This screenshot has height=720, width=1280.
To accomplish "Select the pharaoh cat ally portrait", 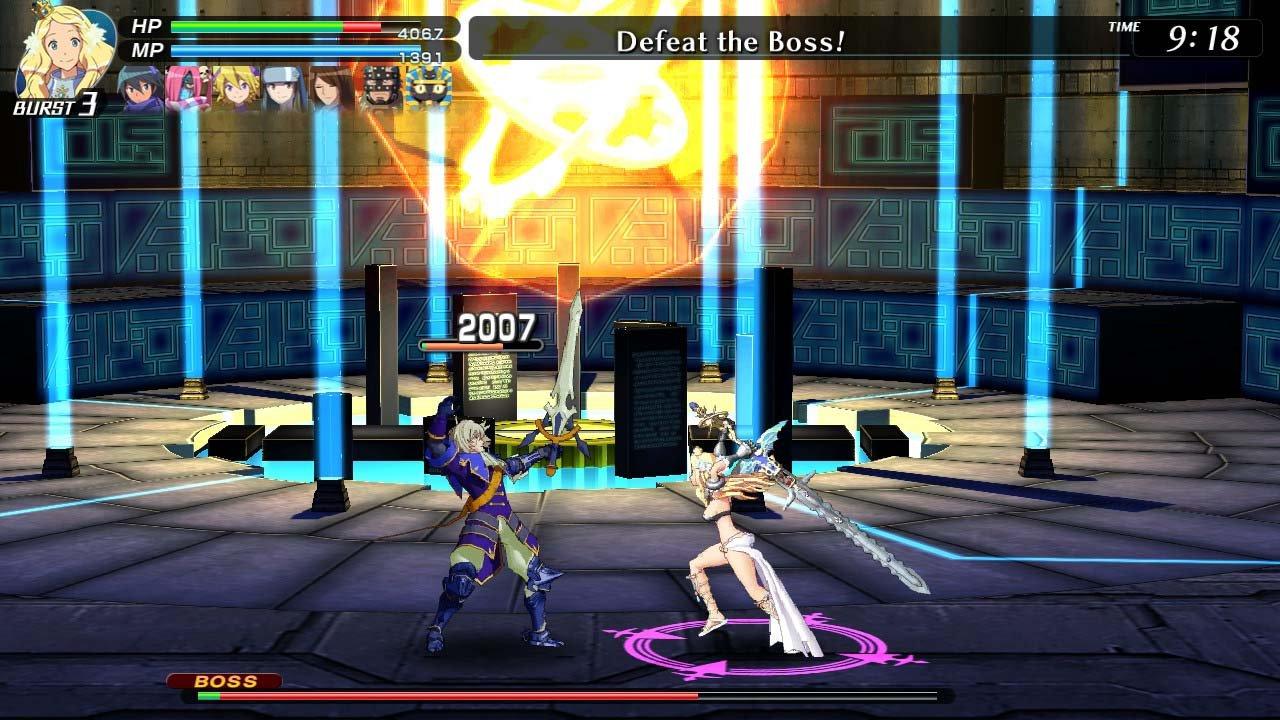I will pos(429,89).
